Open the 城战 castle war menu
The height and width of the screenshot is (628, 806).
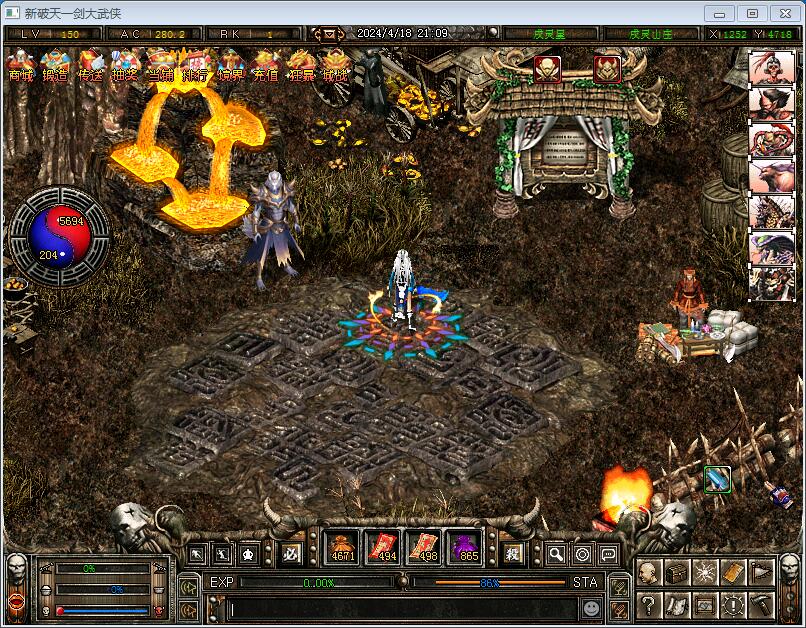[335, 66]
